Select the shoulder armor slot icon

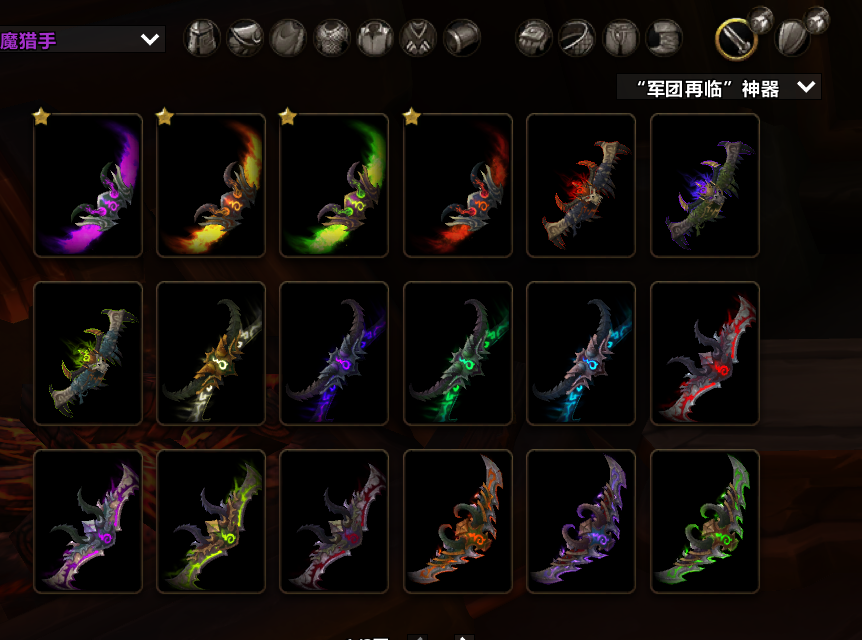[245, 38]
